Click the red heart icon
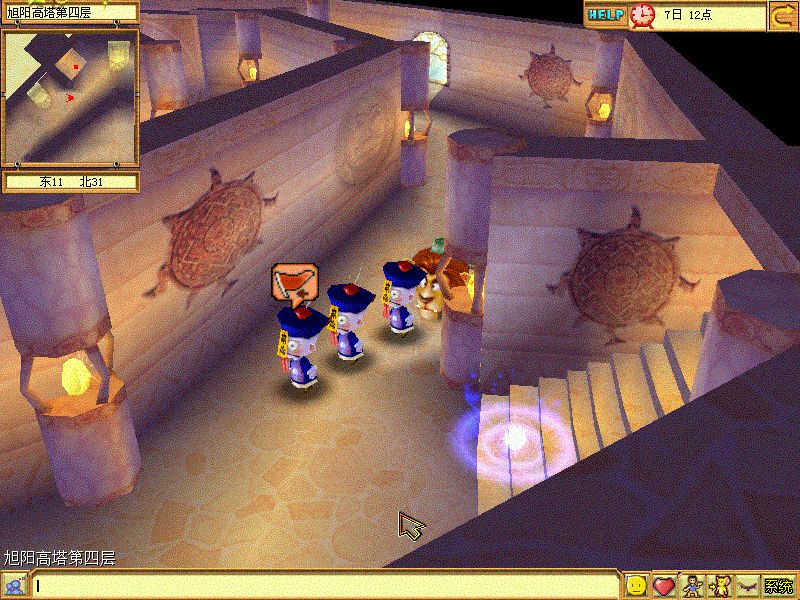Viewport: 800px width, 600px height. [x=663, y=586]
